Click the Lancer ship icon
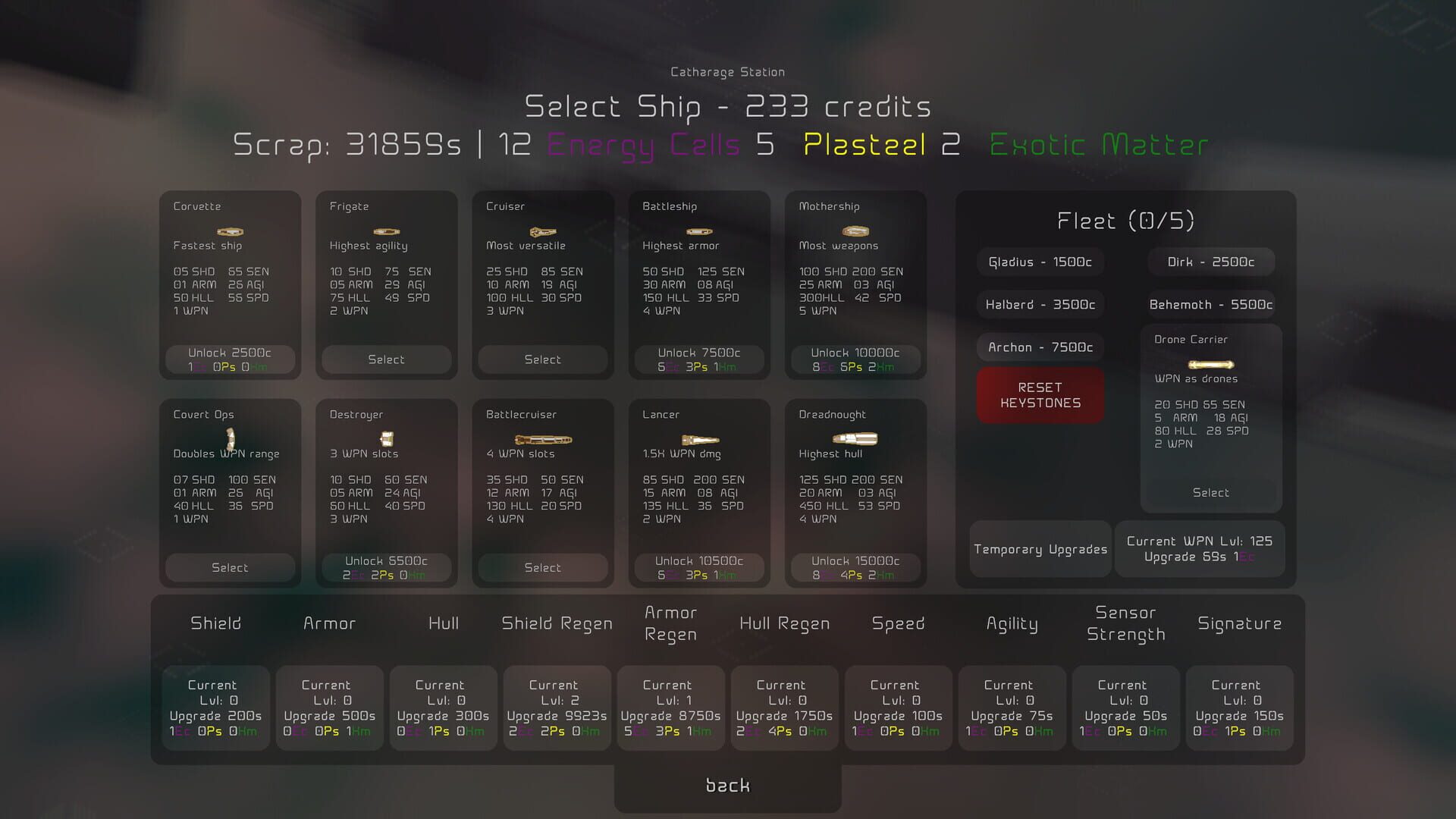Viewport: 1456px width, 819px height. pyautogui.click(x=698, y=438)
